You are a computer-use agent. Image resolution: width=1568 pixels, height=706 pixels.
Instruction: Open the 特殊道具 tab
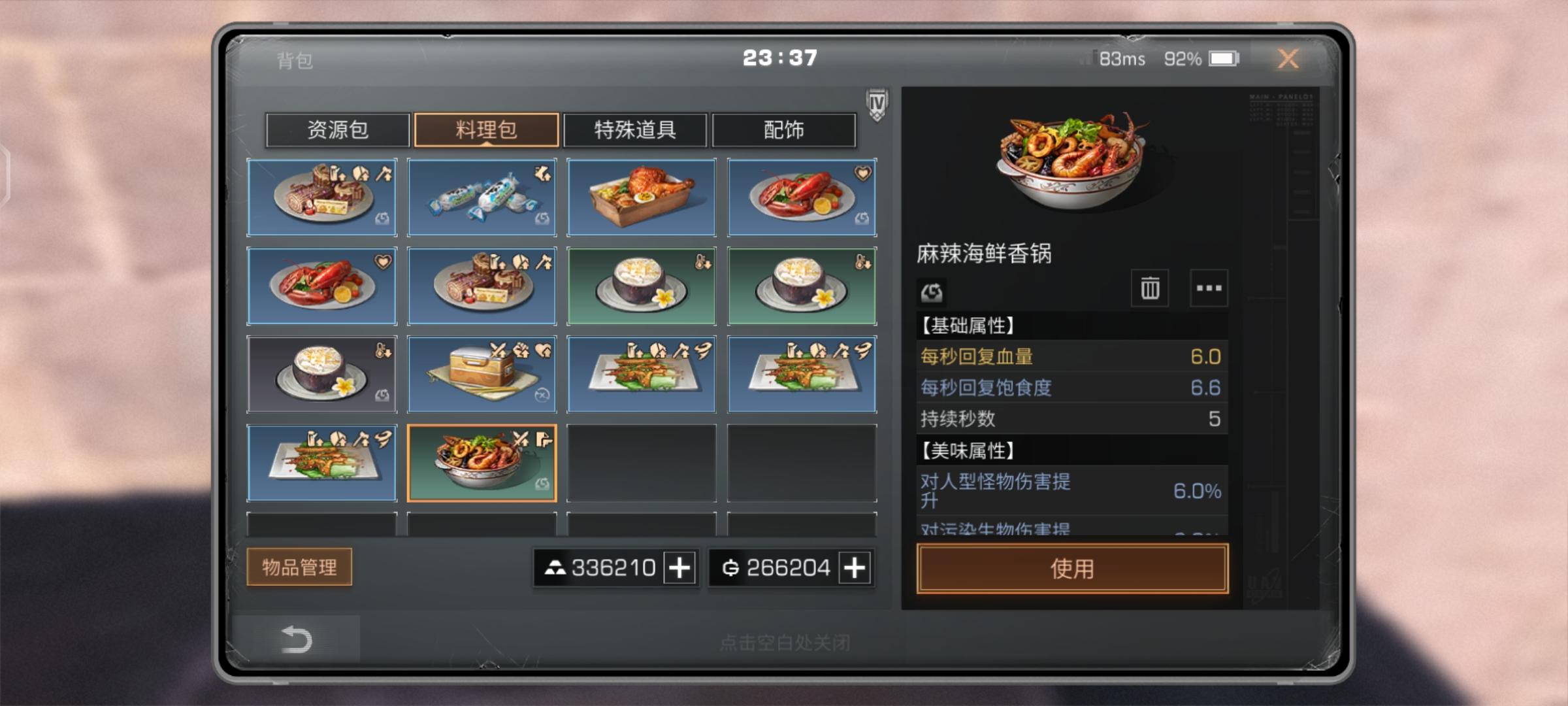point(635,130)
